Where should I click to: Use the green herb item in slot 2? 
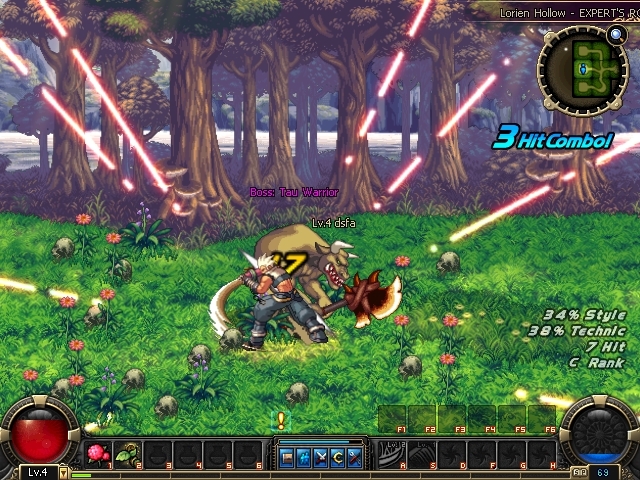pyautogui.click(x=128, y=455)
